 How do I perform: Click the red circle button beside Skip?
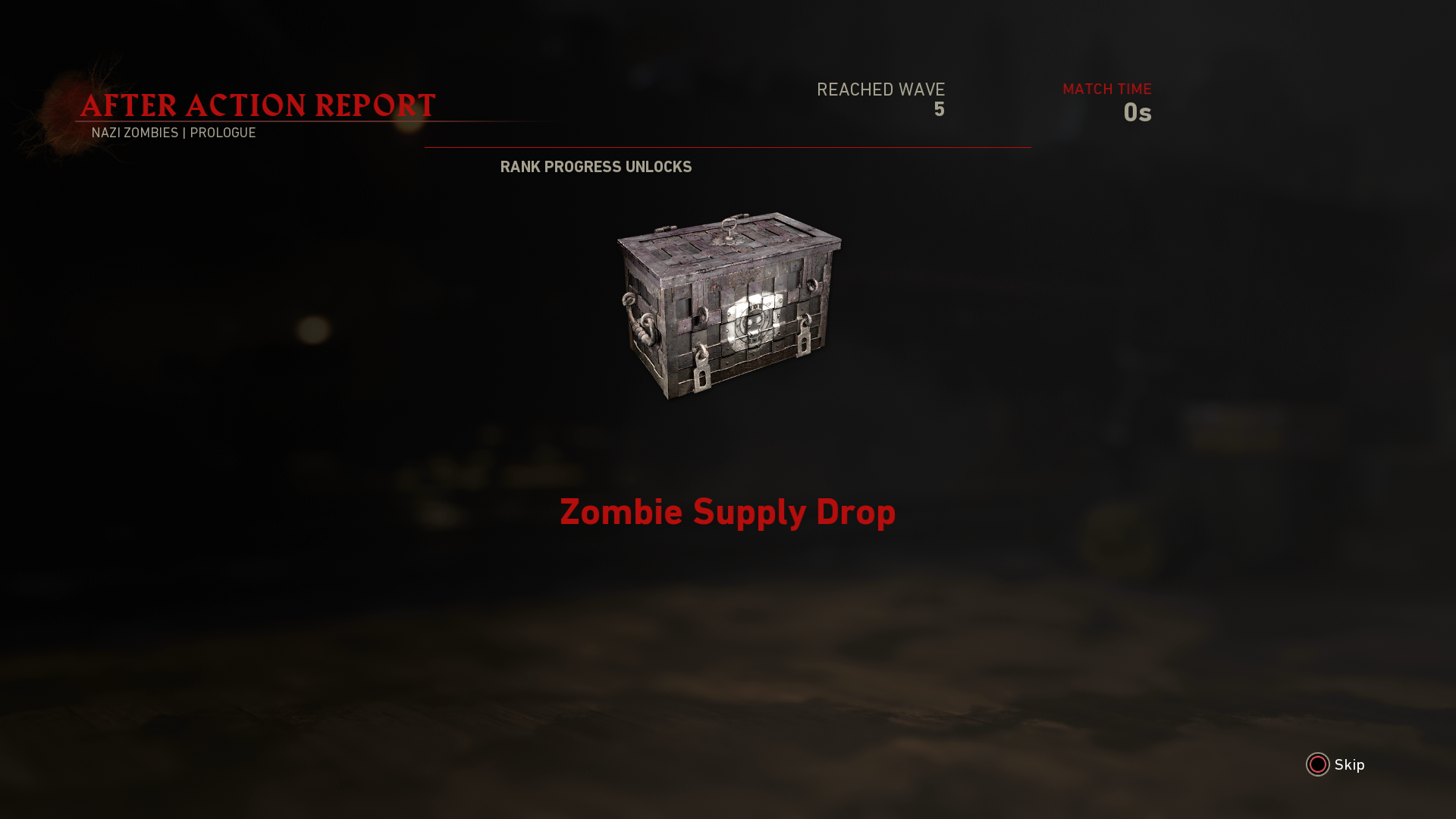click(x=1318, y=765)
